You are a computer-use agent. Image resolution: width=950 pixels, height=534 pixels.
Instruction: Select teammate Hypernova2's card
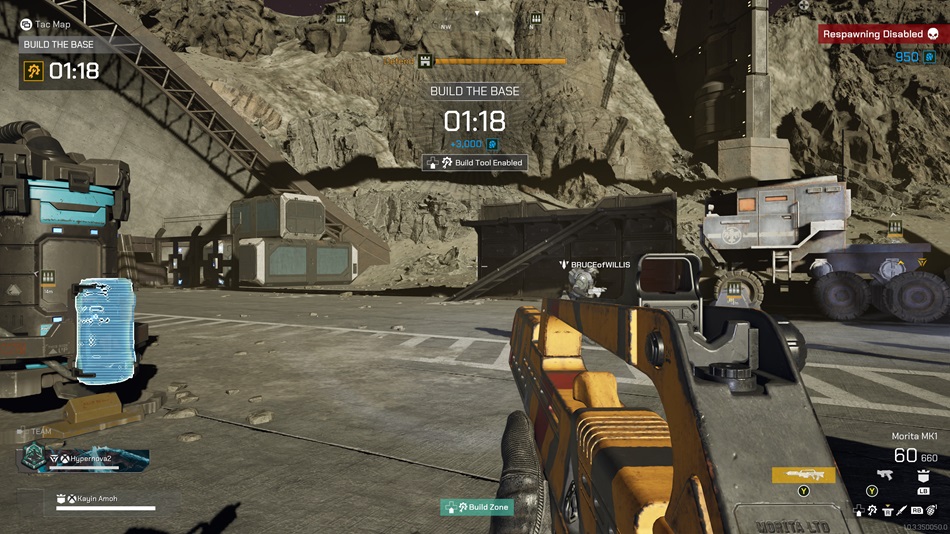tap(84, 458)
